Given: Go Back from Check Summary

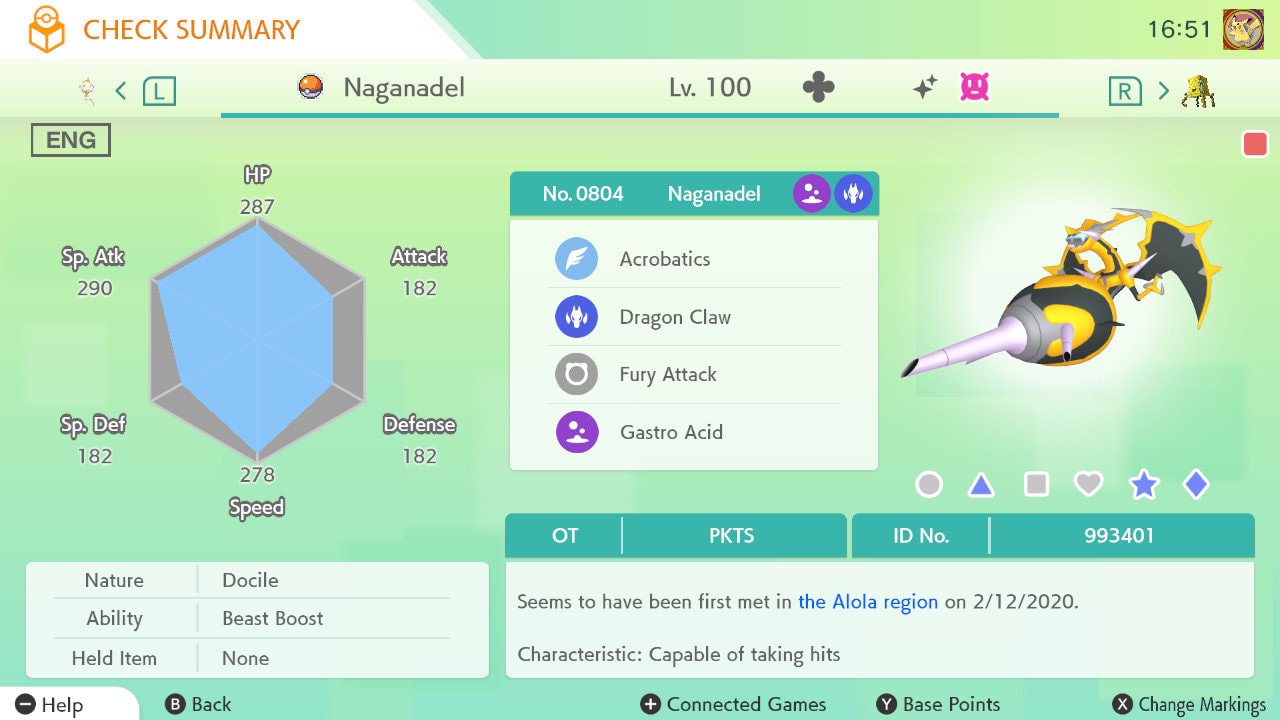Looking at the screenshot, I should [198, 705].
